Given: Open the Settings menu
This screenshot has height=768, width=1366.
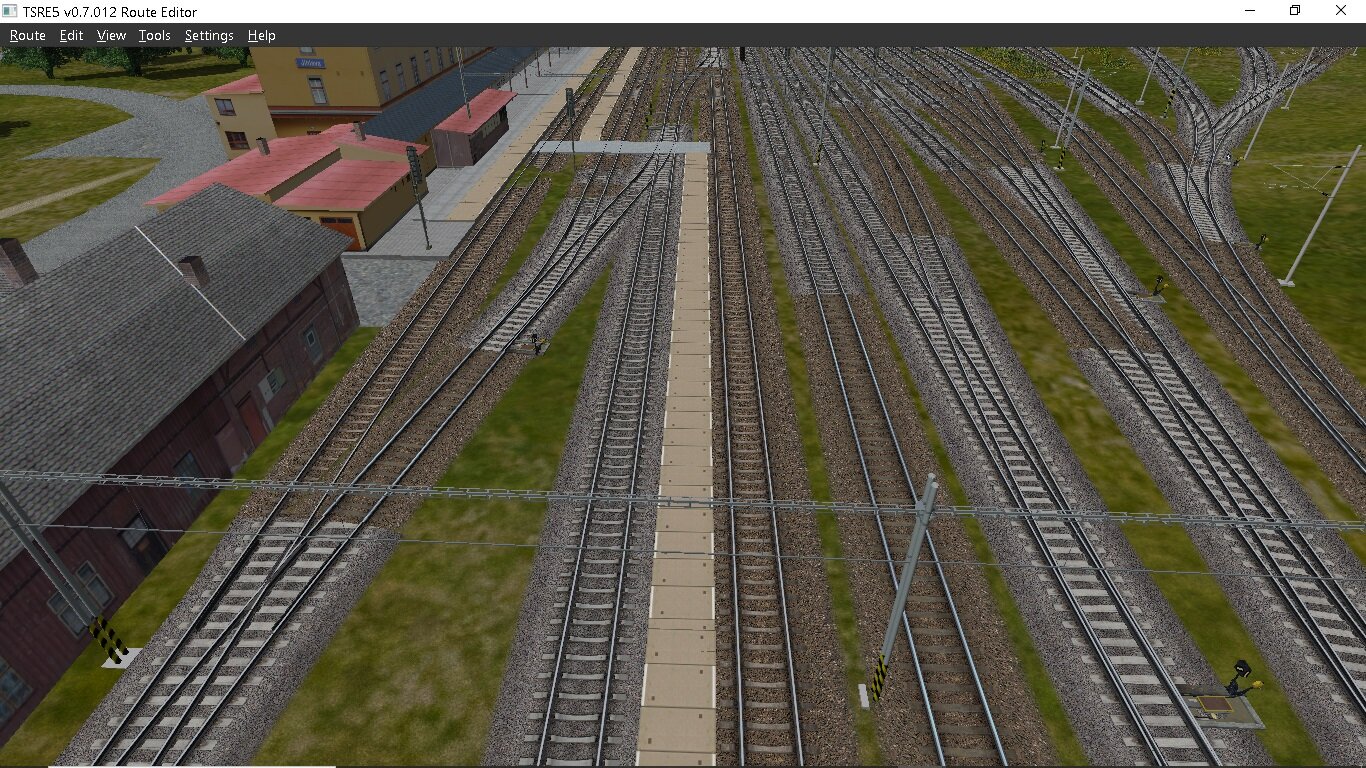Looking at the screenshot, I should point(208,35).
